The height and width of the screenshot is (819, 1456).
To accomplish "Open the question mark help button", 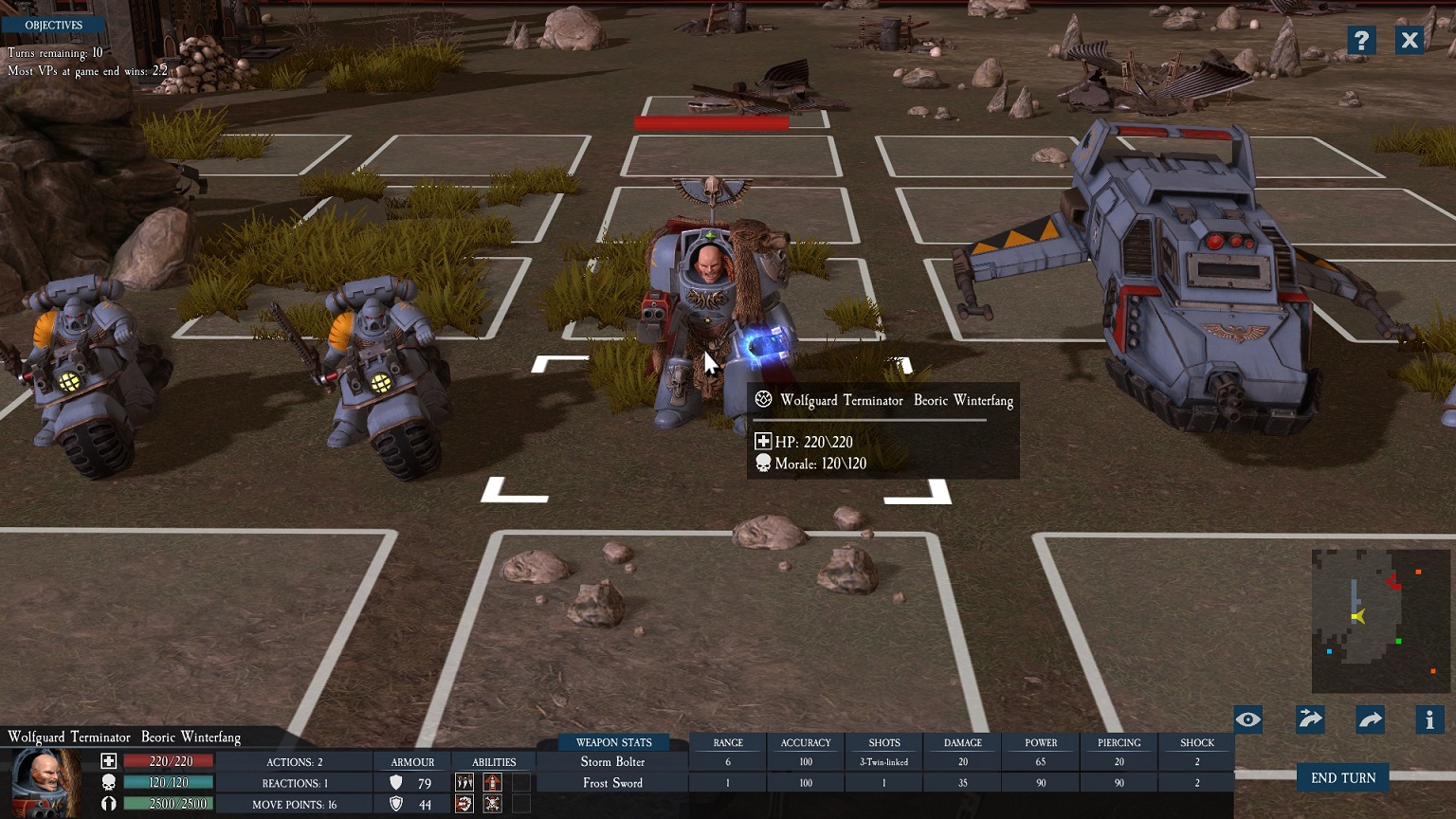I will point(1361,40).
